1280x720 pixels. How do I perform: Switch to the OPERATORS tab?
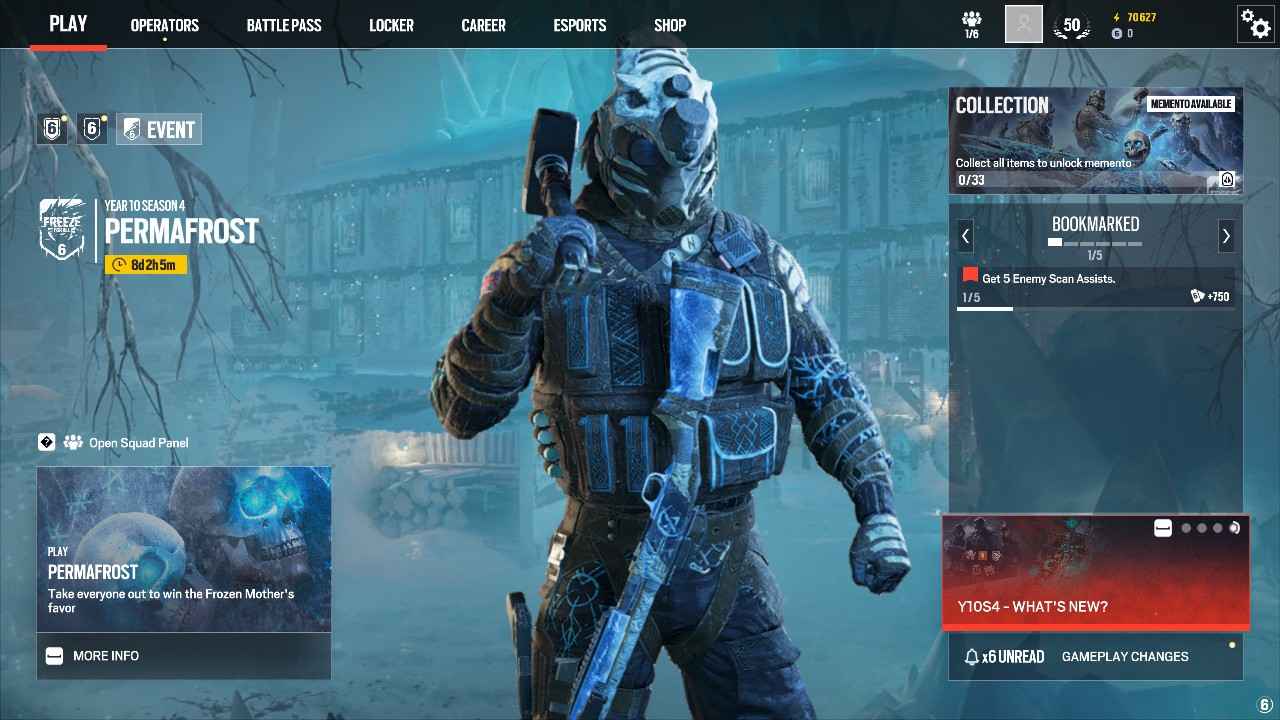click(x=164, y=25)
